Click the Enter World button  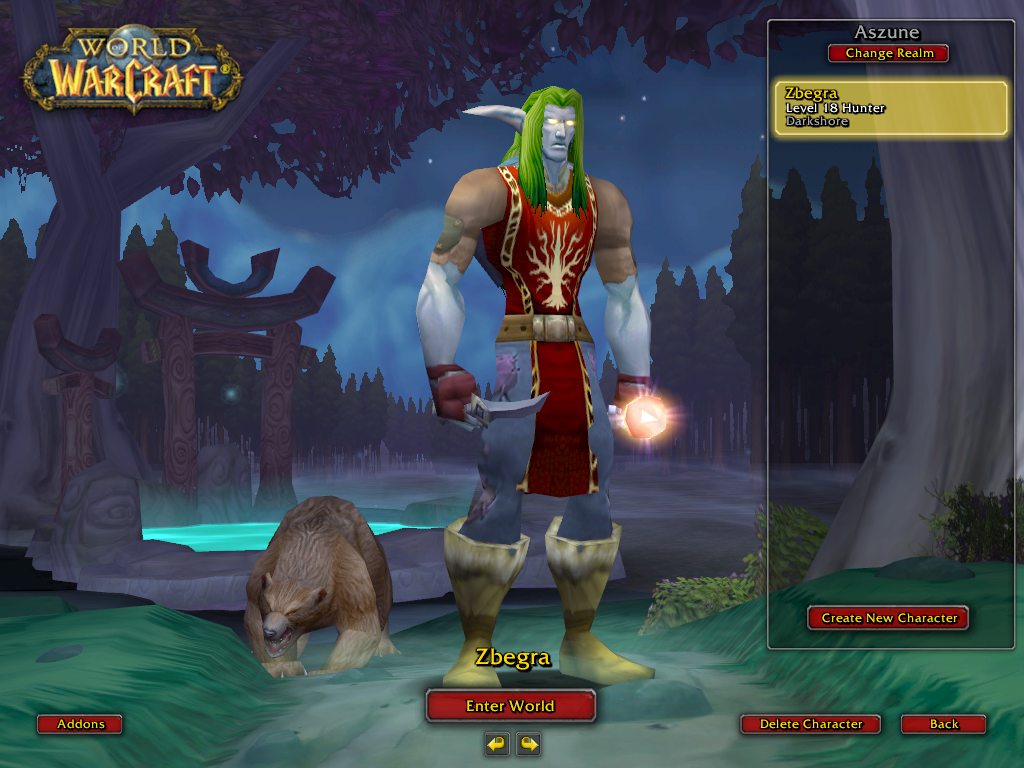click(510, 706)
